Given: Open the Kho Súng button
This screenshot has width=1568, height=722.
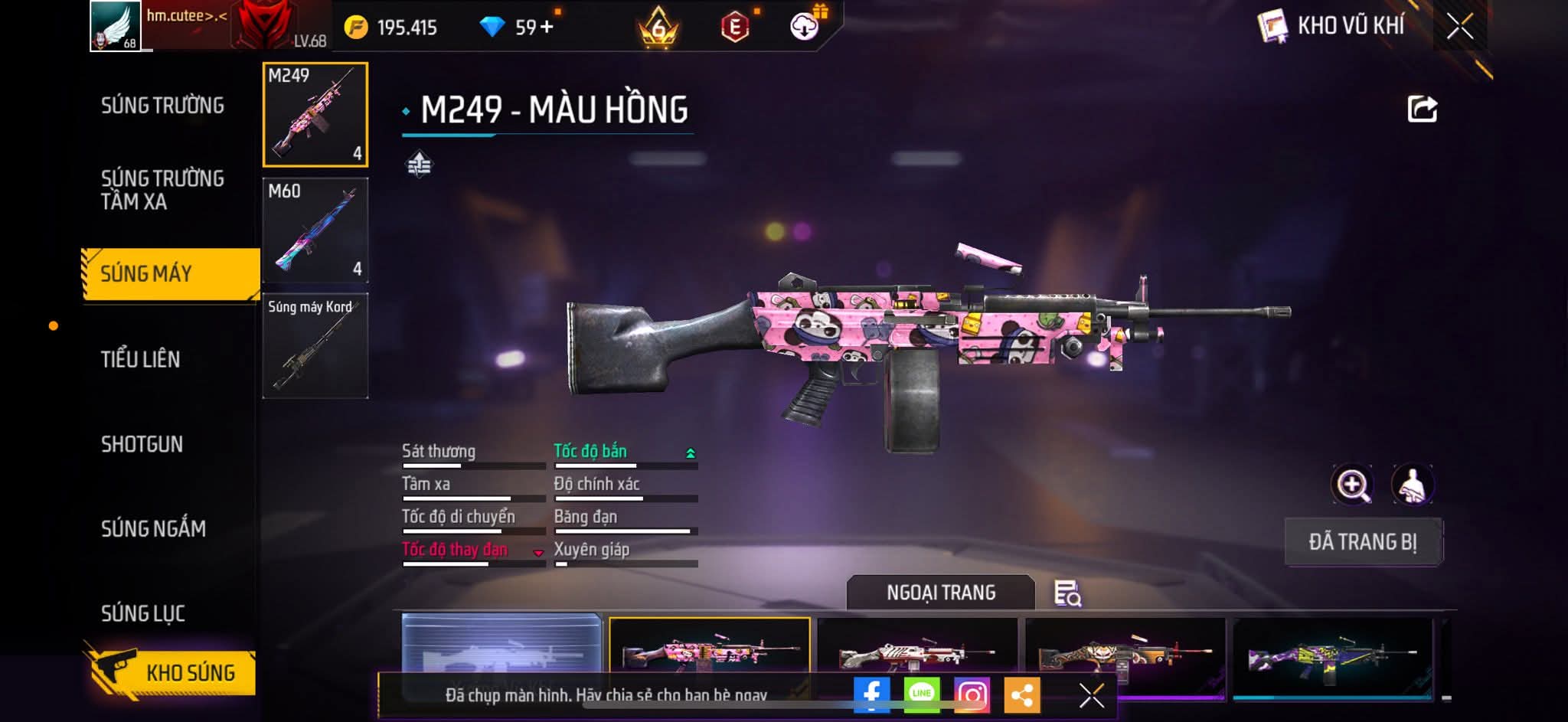Looking at the screenshot, I should (171, 672).
